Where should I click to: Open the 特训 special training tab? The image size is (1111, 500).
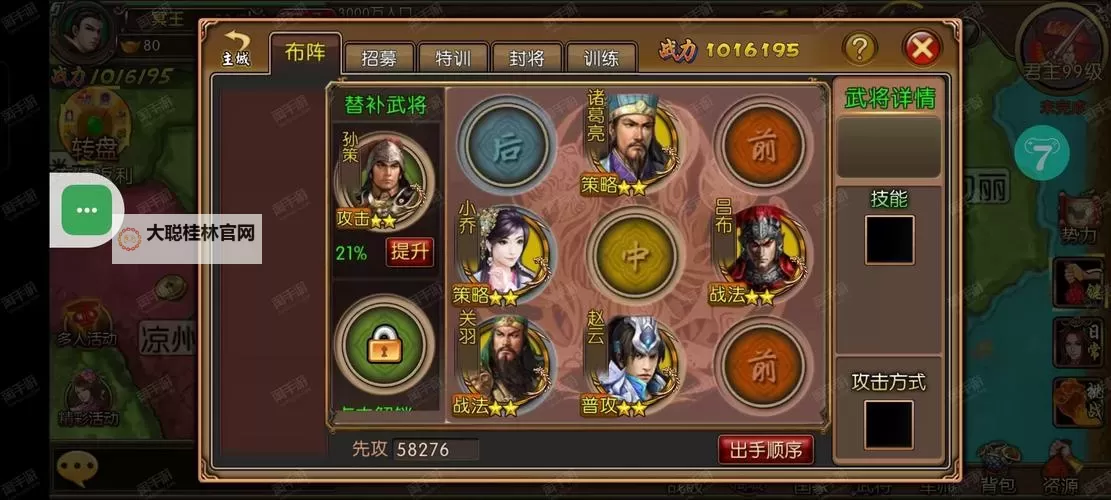(x=453, y=58)
